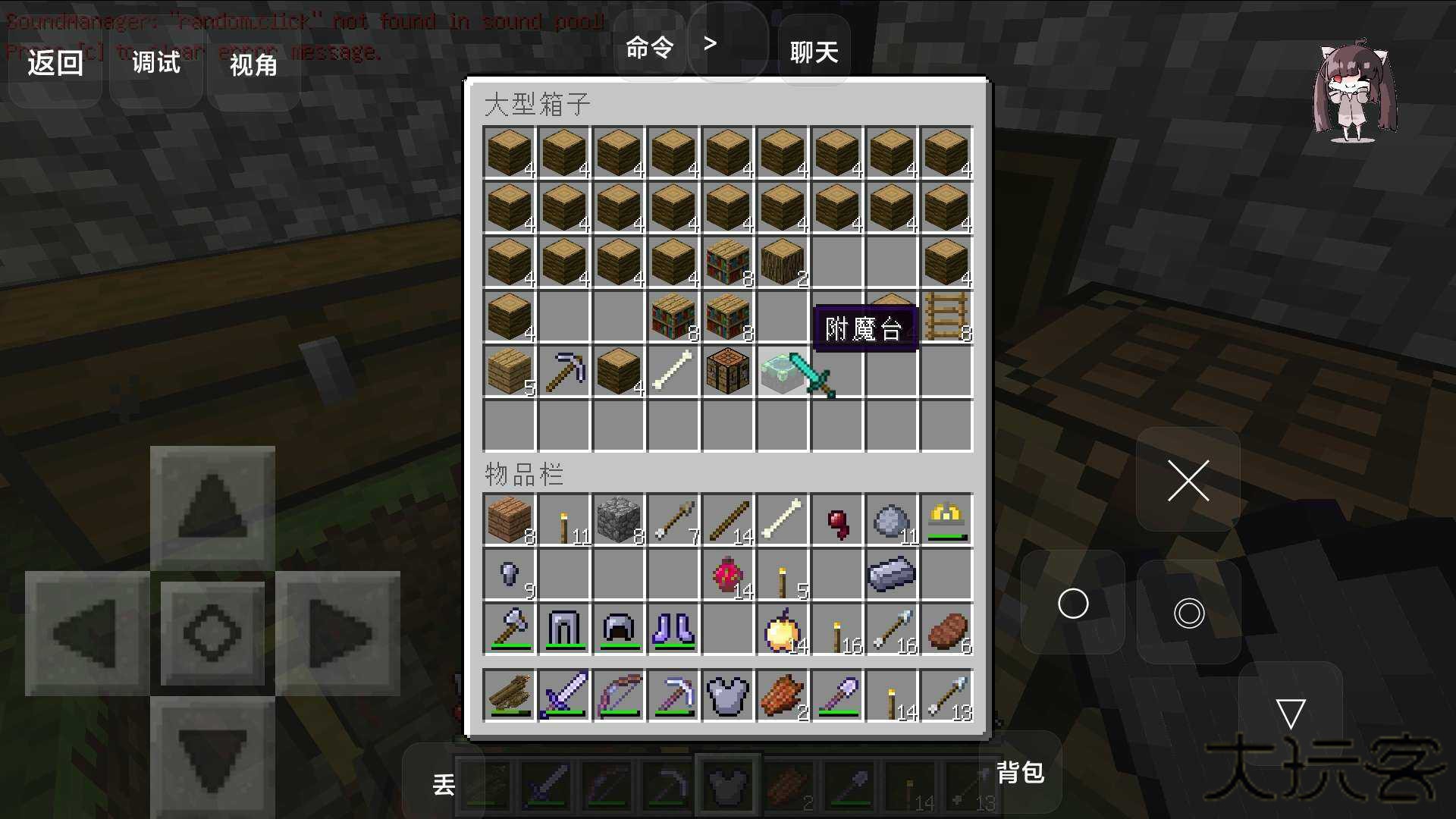1456x819 pixels.
Task: Click the > arrow beside 命令
Action: point(710,44)
